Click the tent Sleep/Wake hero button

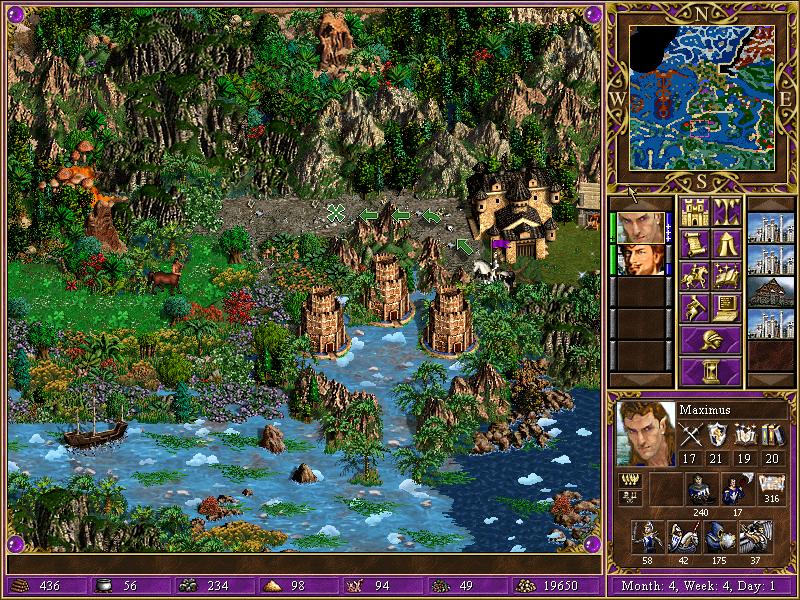point(727,245)
